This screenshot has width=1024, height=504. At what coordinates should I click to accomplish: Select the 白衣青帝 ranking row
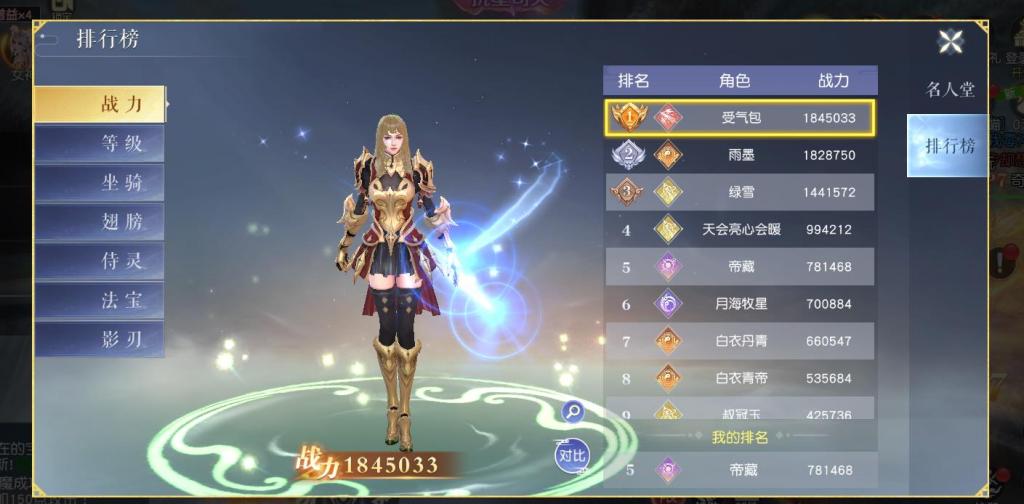click(x=740, y=378)
